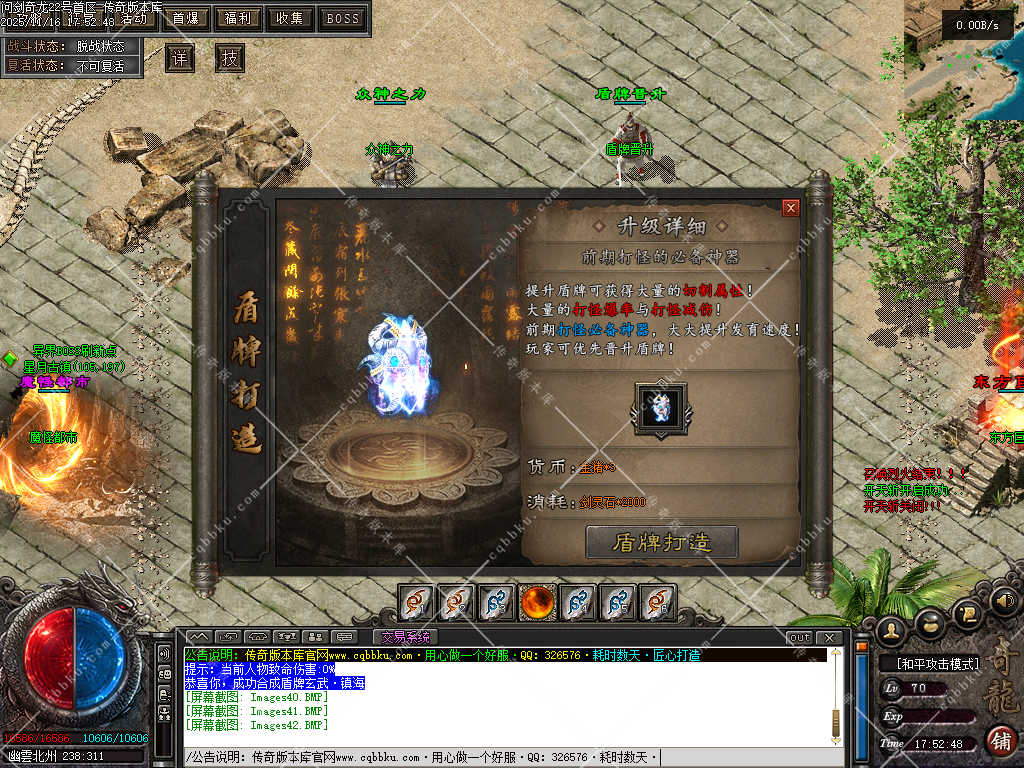Open the 福利 welfare menu
Screen dimensions: 1024x768
point(238,18)
